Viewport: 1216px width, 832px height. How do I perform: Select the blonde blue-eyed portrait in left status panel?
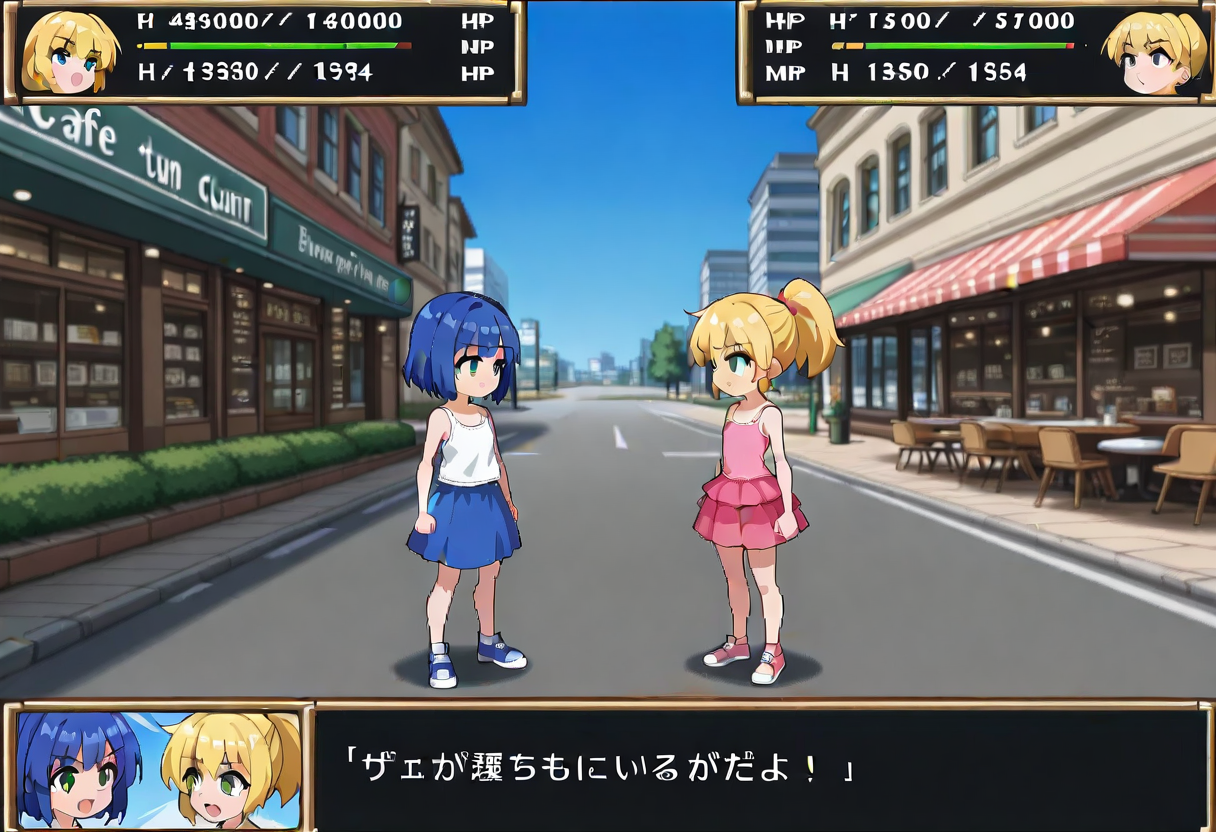click(68, 53)
